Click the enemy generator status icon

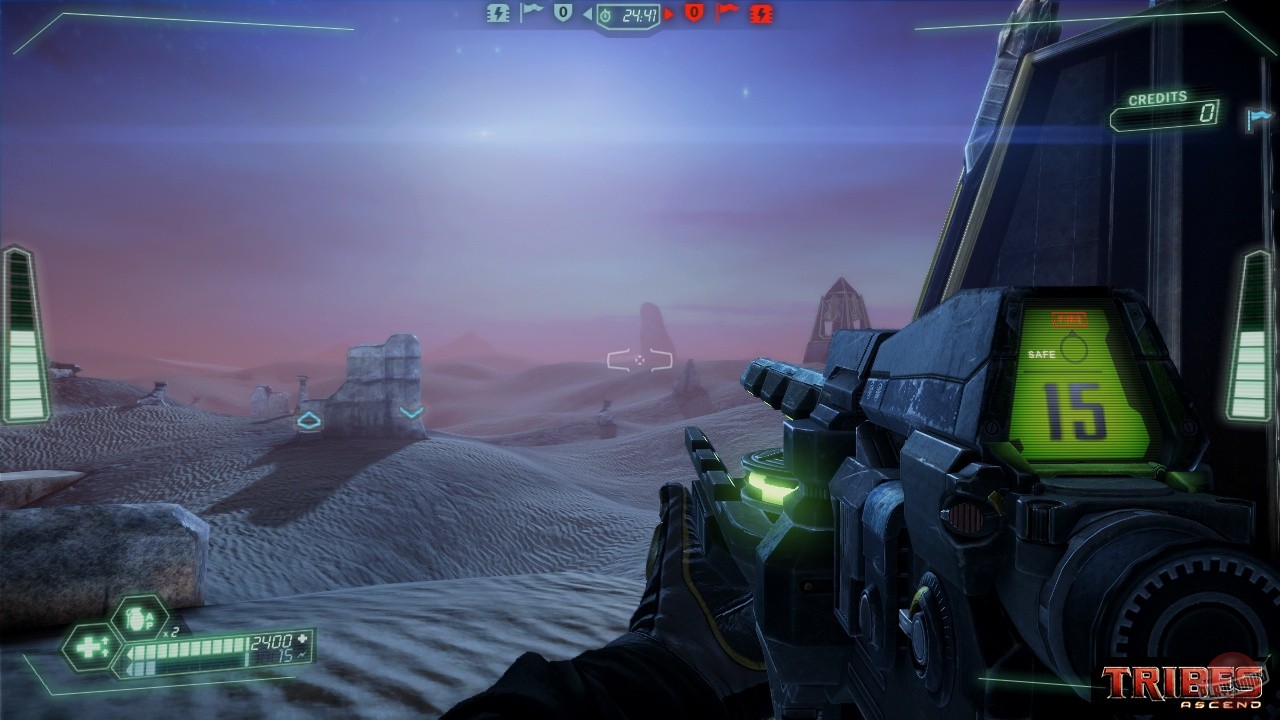(760, 15)
